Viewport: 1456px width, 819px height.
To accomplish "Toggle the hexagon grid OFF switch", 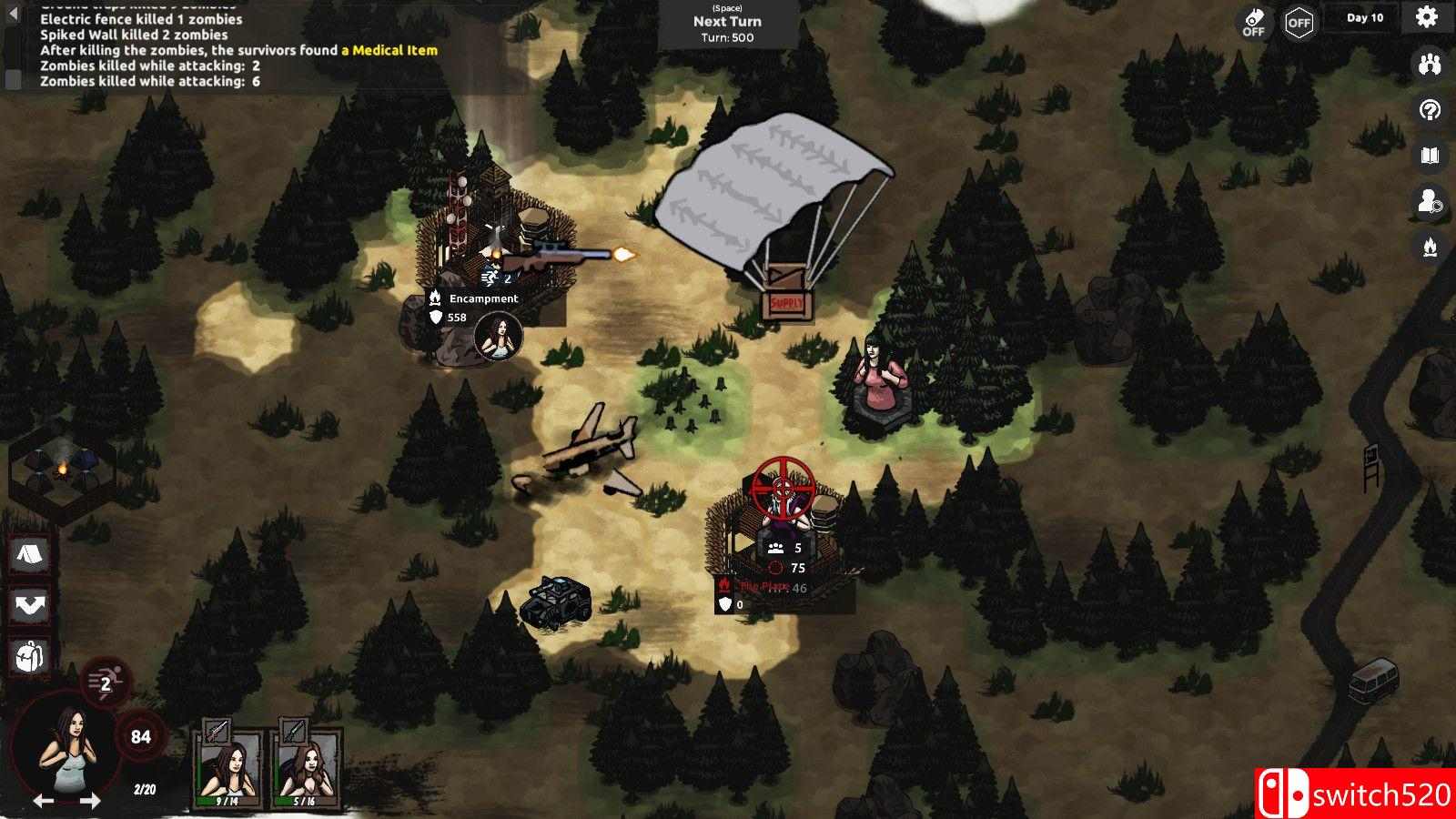I will pos(1299,24).
